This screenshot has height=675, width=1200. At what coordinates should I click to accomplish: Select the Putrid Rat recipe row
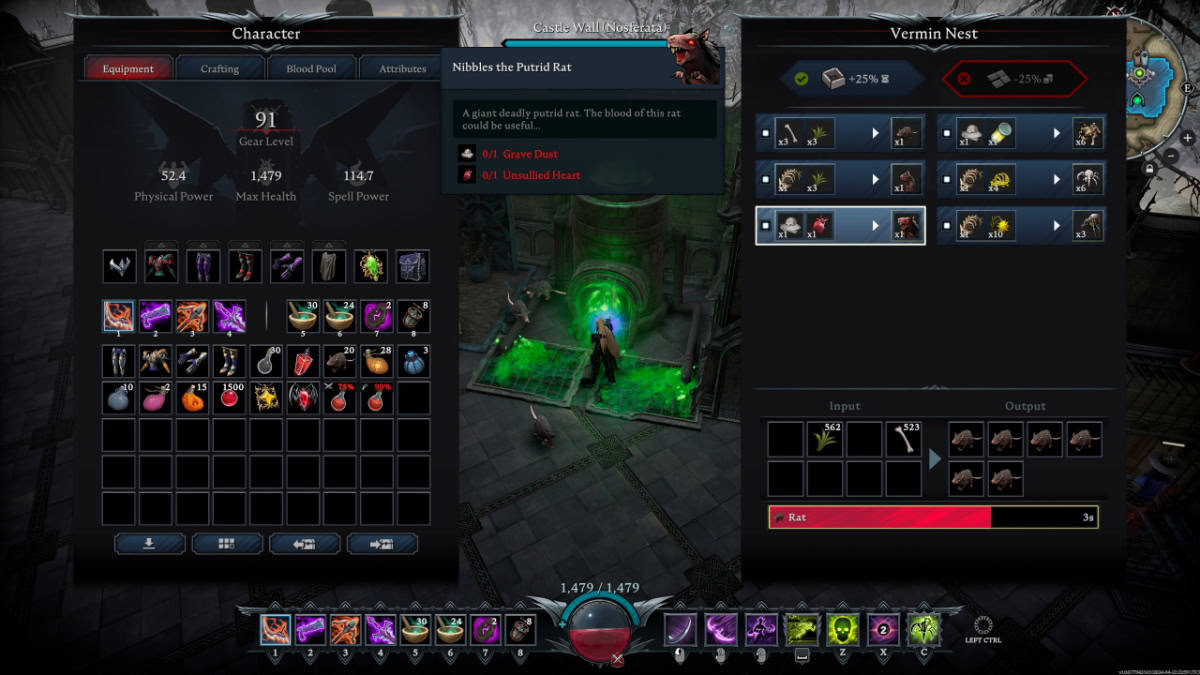click(840, 226)
